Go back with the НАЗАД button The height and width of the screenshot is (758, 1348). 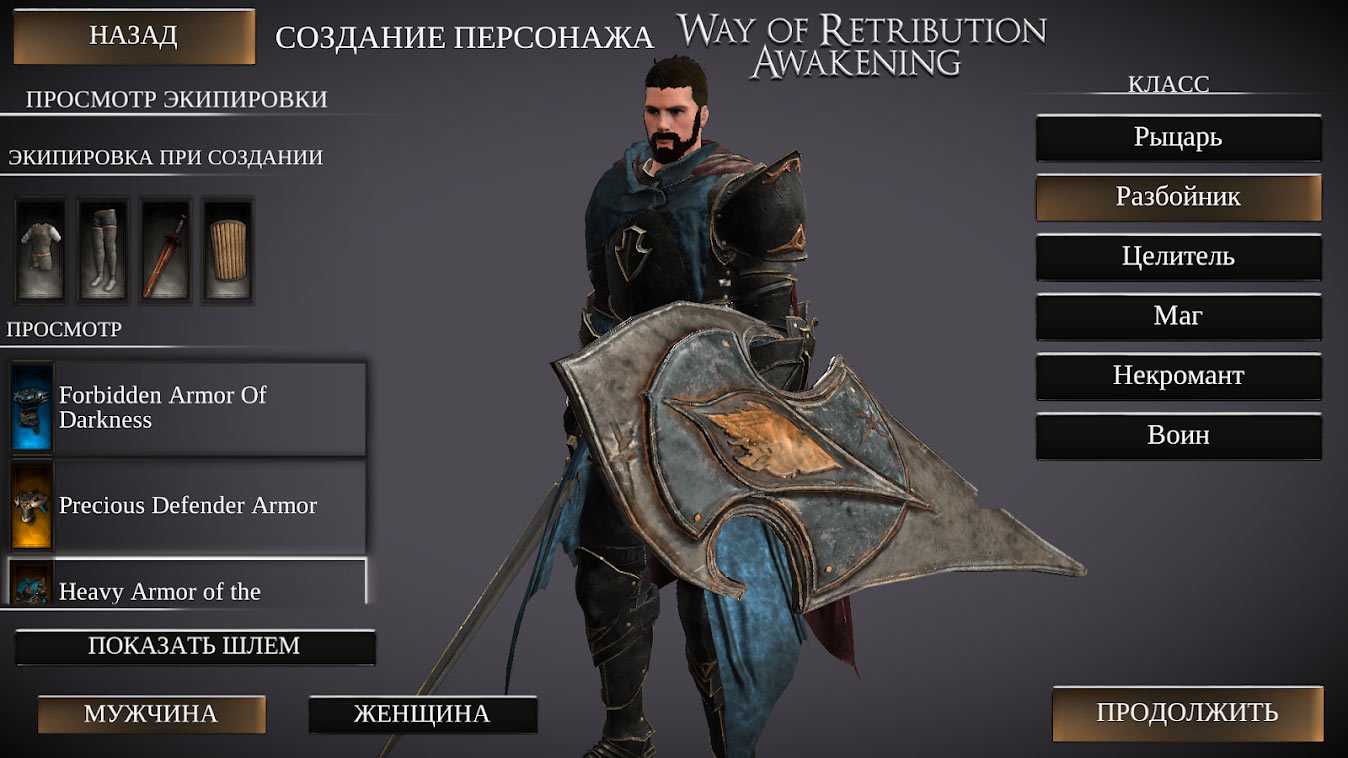point(134,36)
